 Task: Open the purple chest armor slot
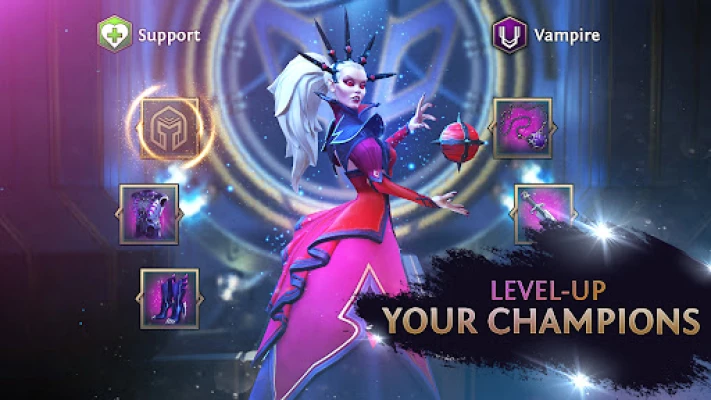149,214
